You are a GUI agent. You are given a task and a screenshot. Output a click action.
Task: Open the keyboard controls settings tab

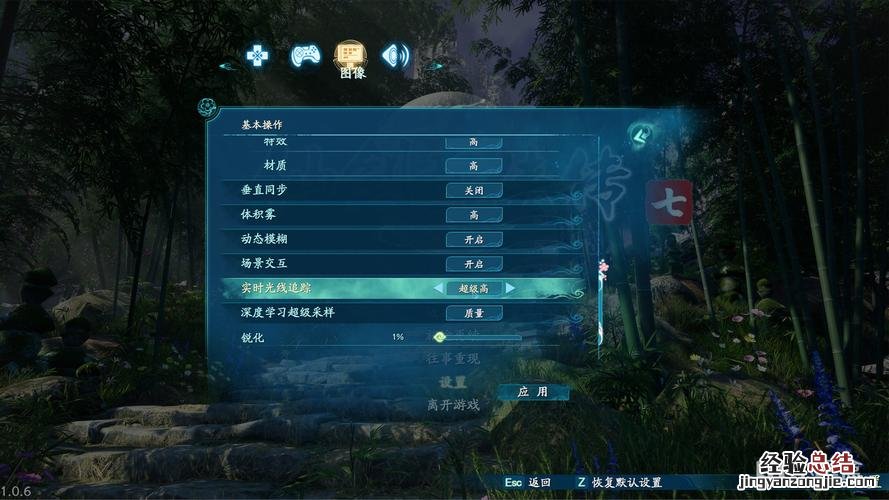point(257,56)
